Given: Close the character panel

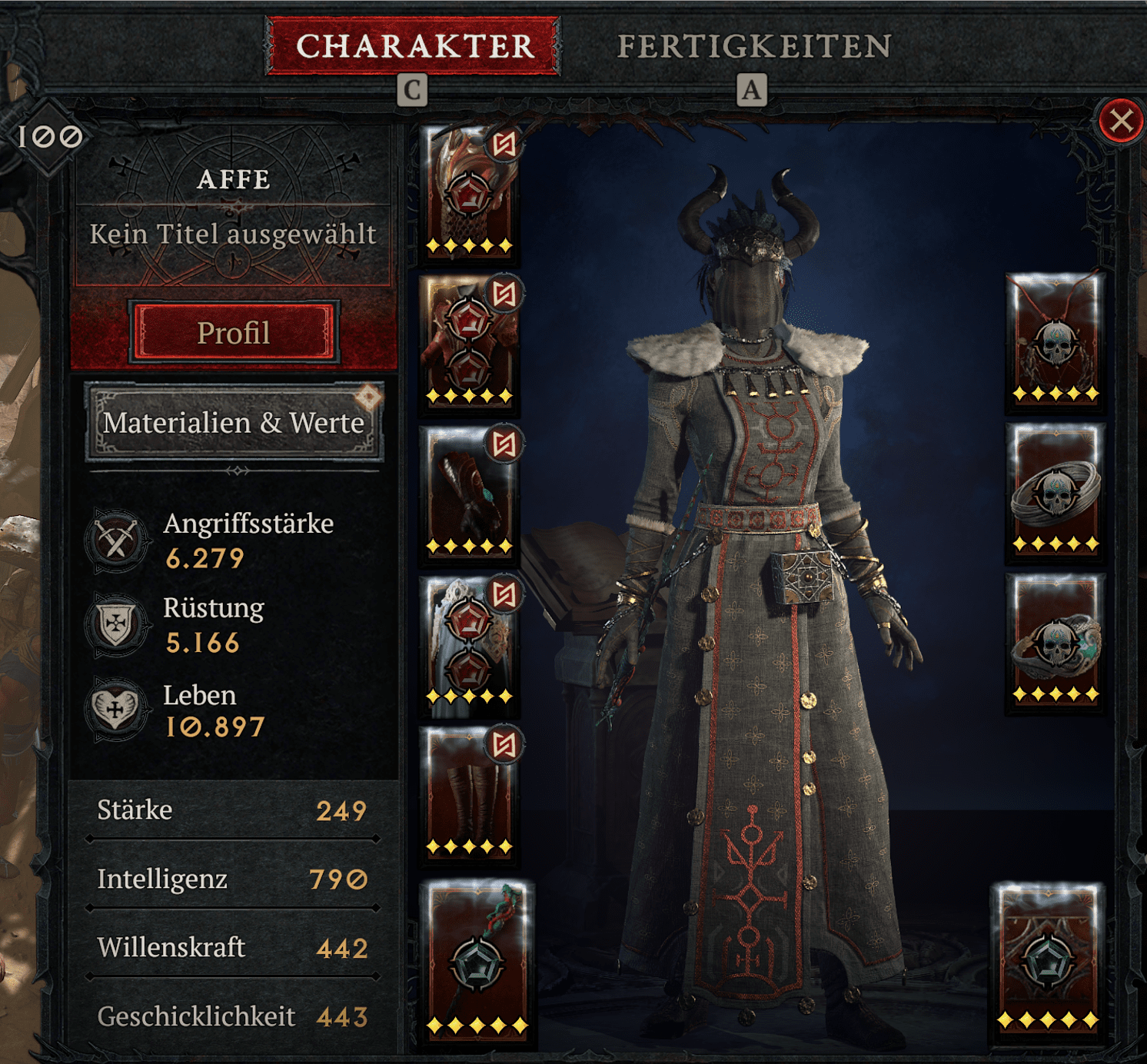Looking at the screenshot, I should click(1121, 121).
